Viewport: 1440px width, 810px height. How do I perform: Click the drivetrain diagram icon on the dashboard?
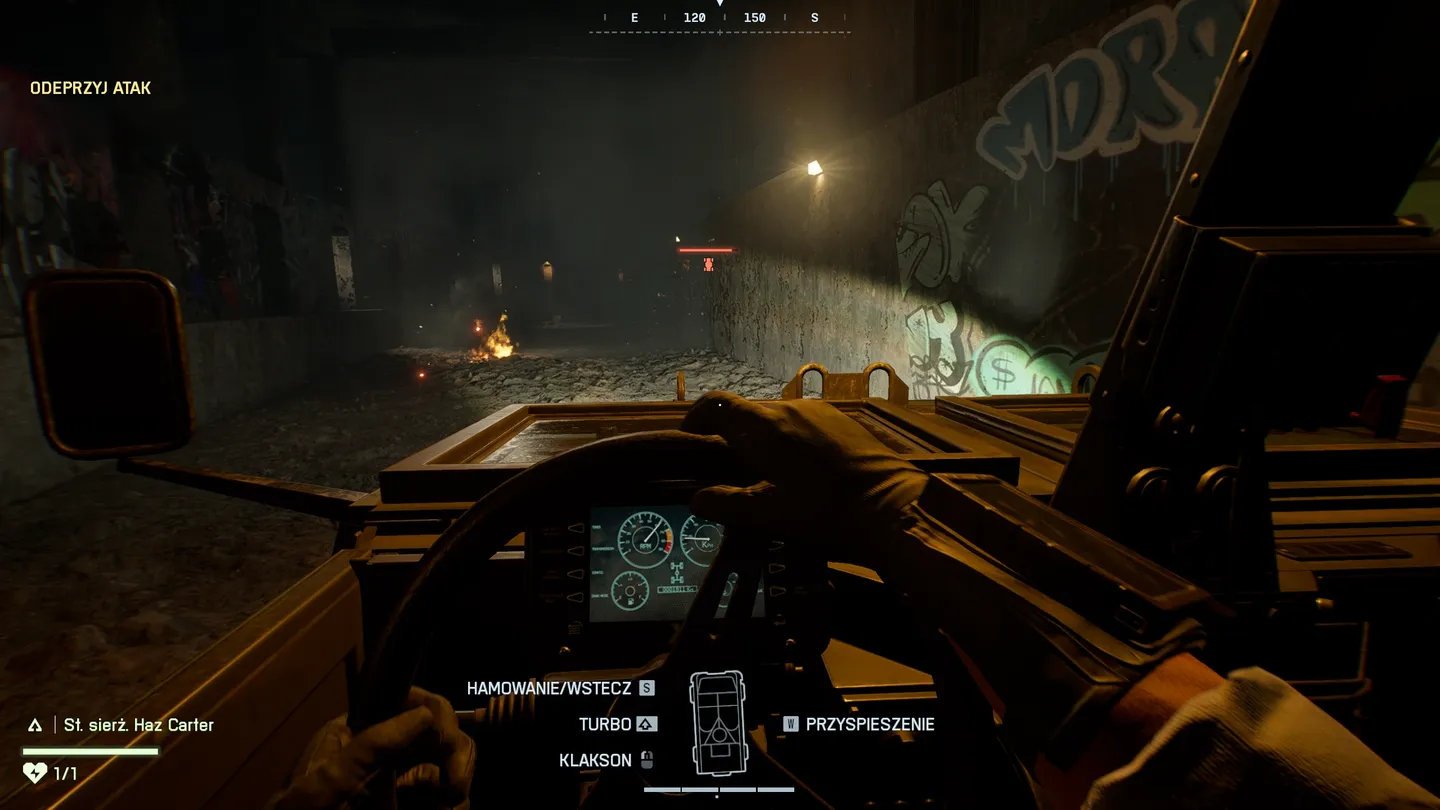point(677,572)
